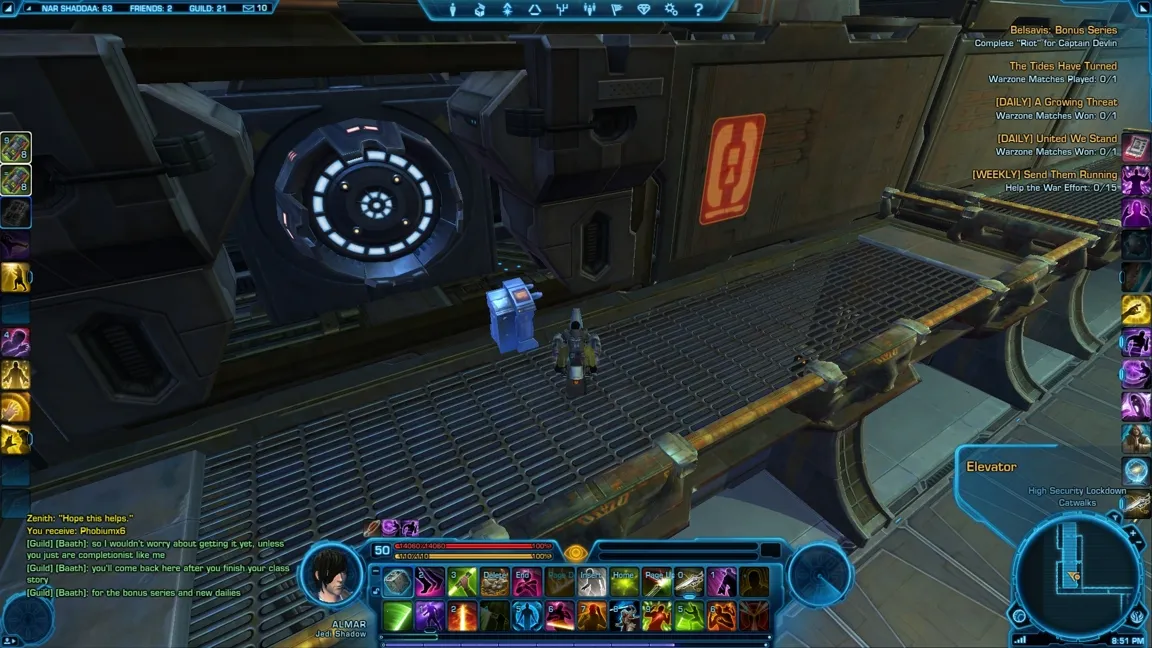Open the character sheet from the top menu
The image size is (1152, 648).
(453, 10)
